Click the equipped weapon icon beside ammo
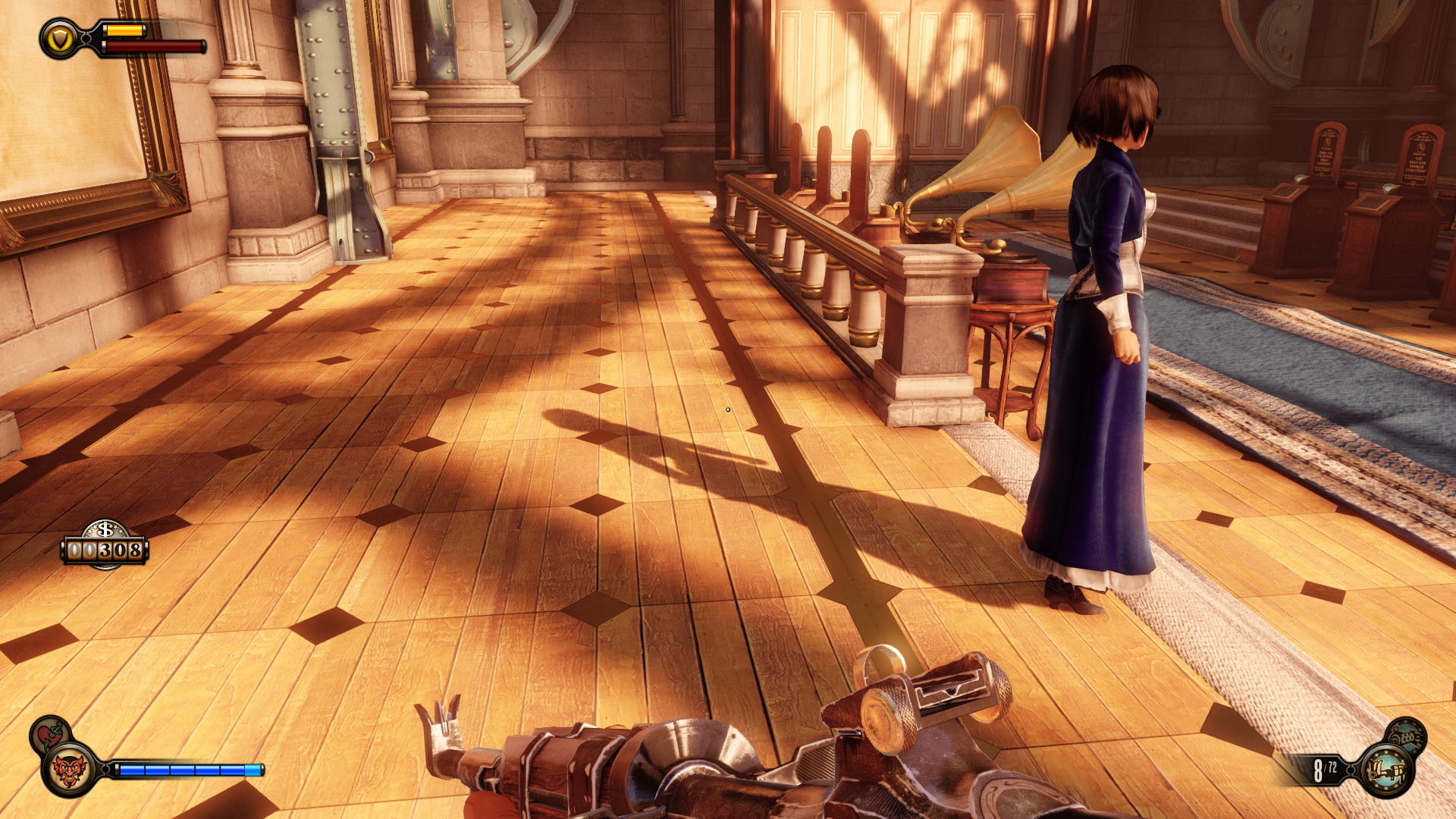 [1385, 770]
